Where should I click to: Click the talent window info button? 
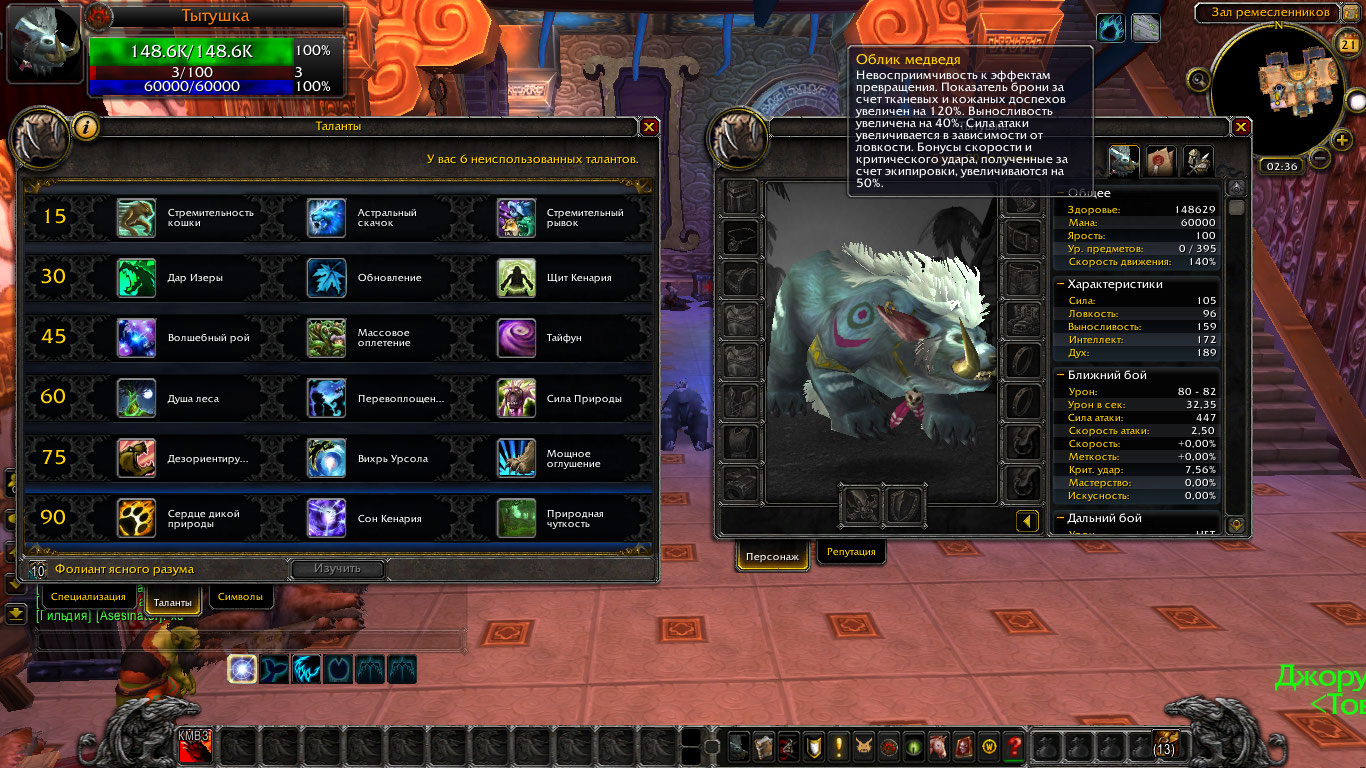[87, 127]
